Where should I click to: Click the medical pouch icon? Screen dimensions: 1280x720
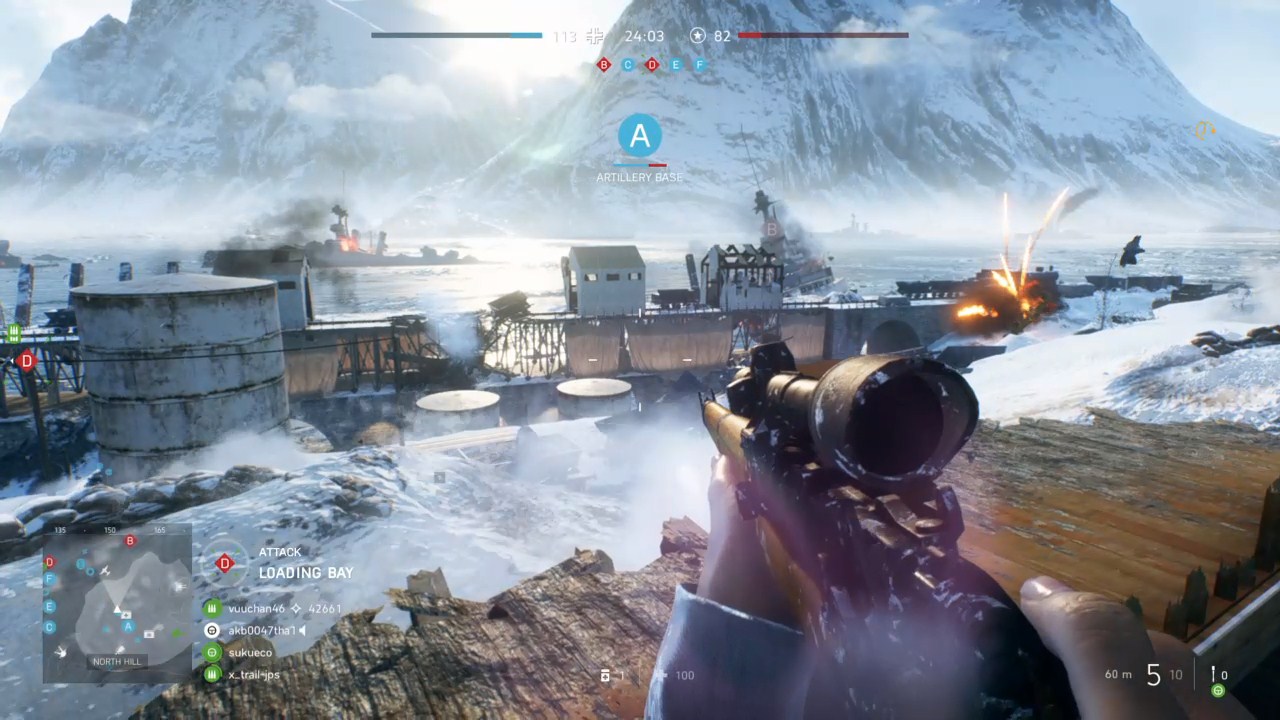point(605,676)
